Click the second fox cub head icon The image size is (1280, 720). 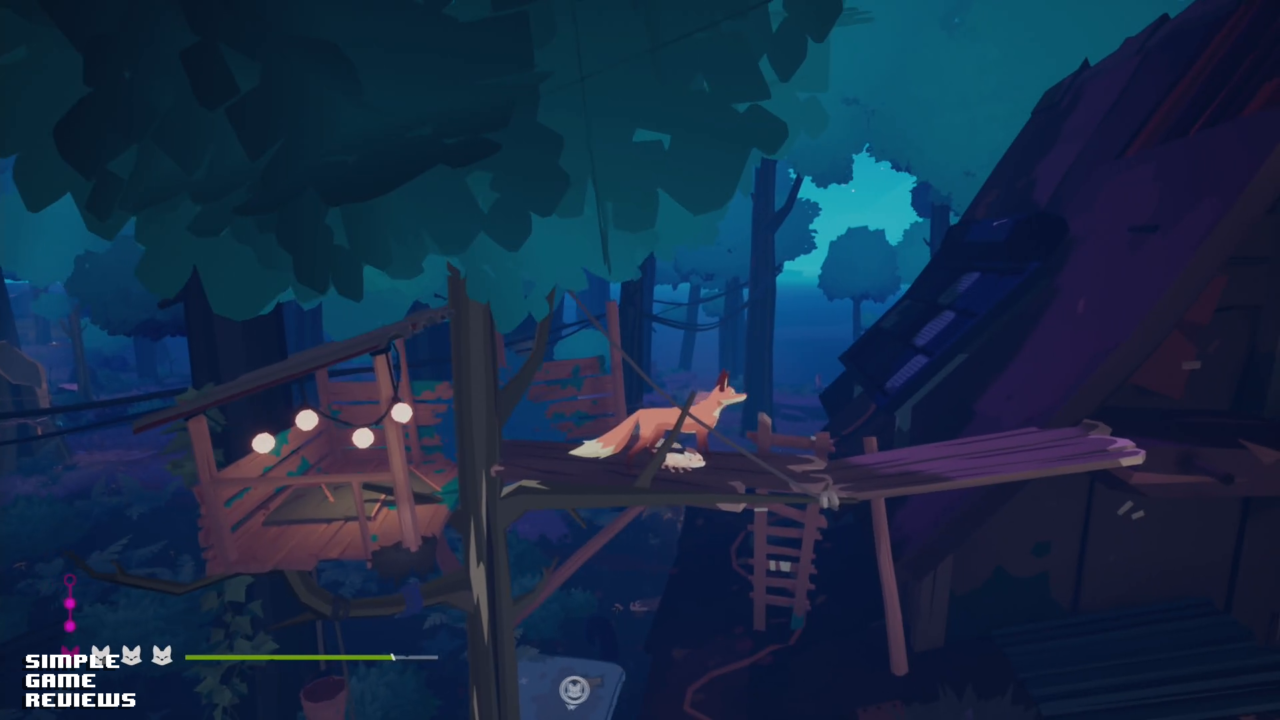tap(132, 655)
